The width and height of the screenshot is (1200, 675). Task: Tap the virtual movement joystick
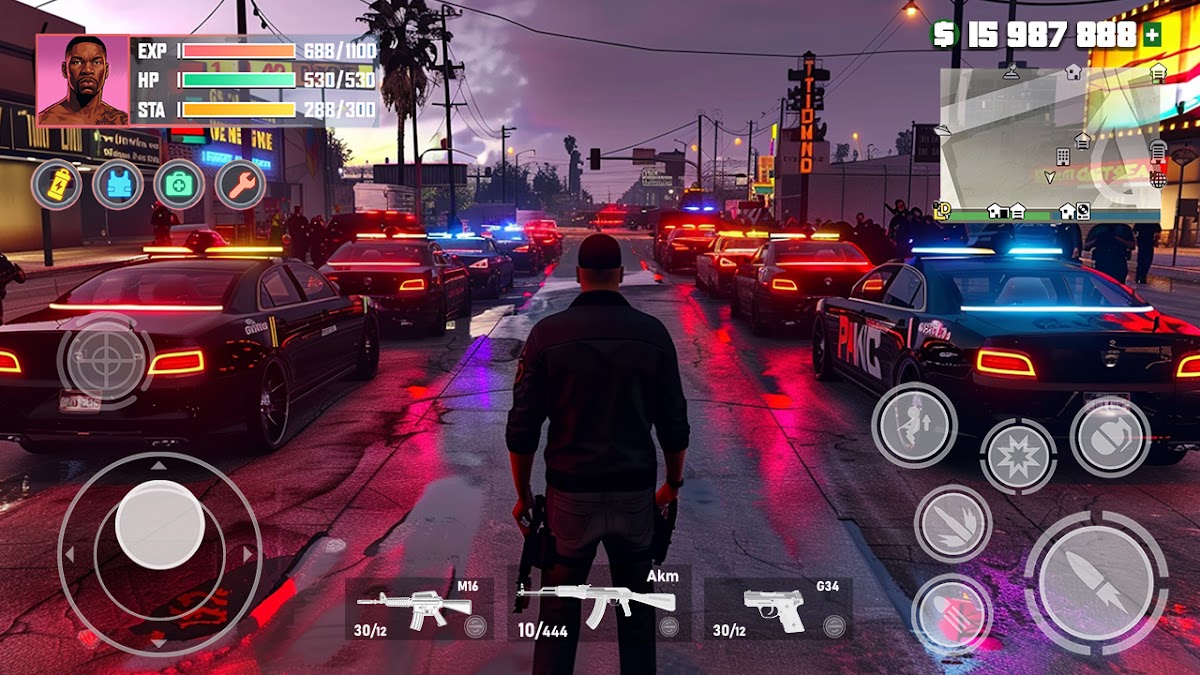tap(160, 524)
